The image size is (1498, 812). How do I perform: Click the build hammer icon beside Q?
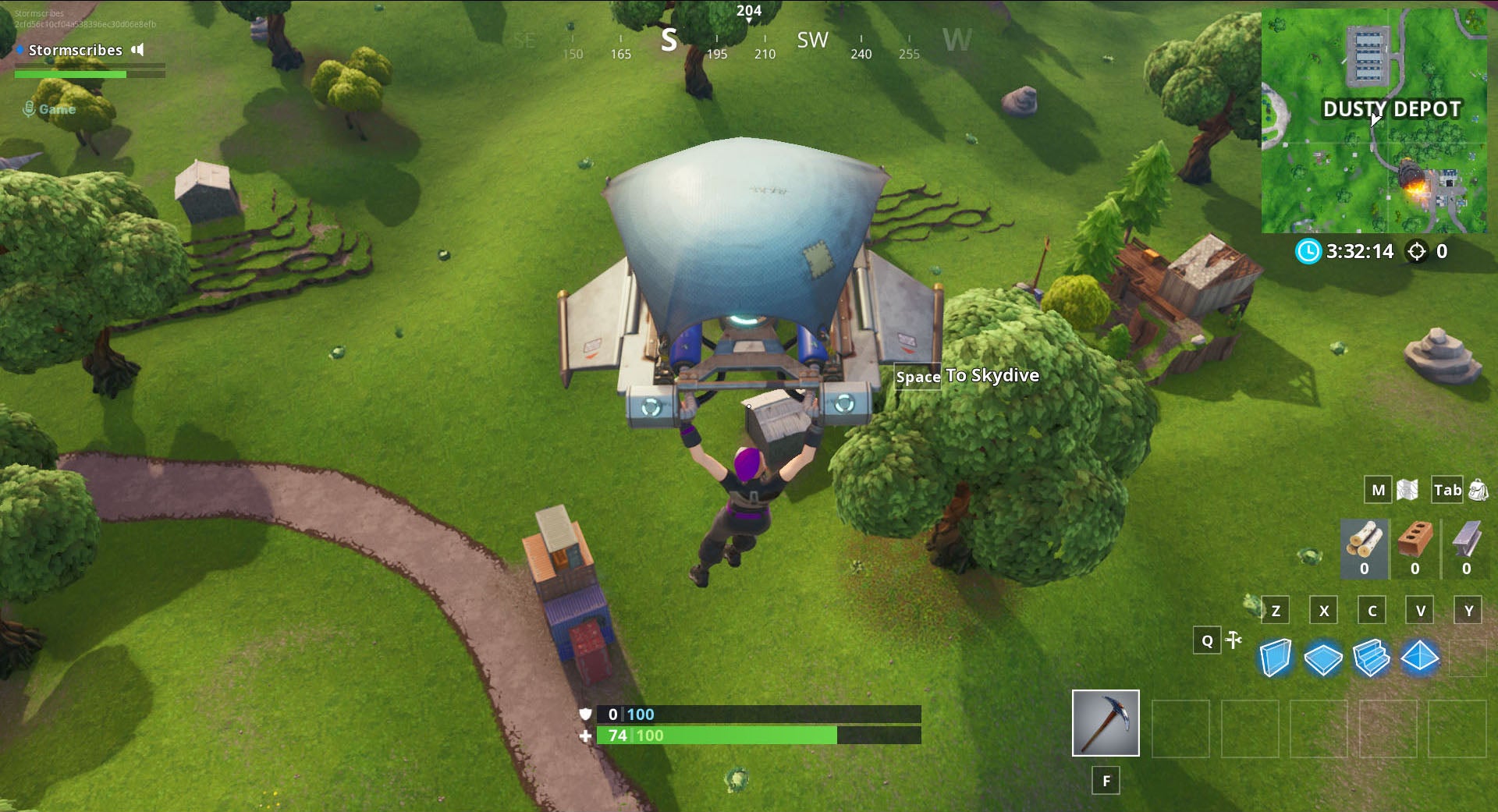click(x=1235, y=640)
